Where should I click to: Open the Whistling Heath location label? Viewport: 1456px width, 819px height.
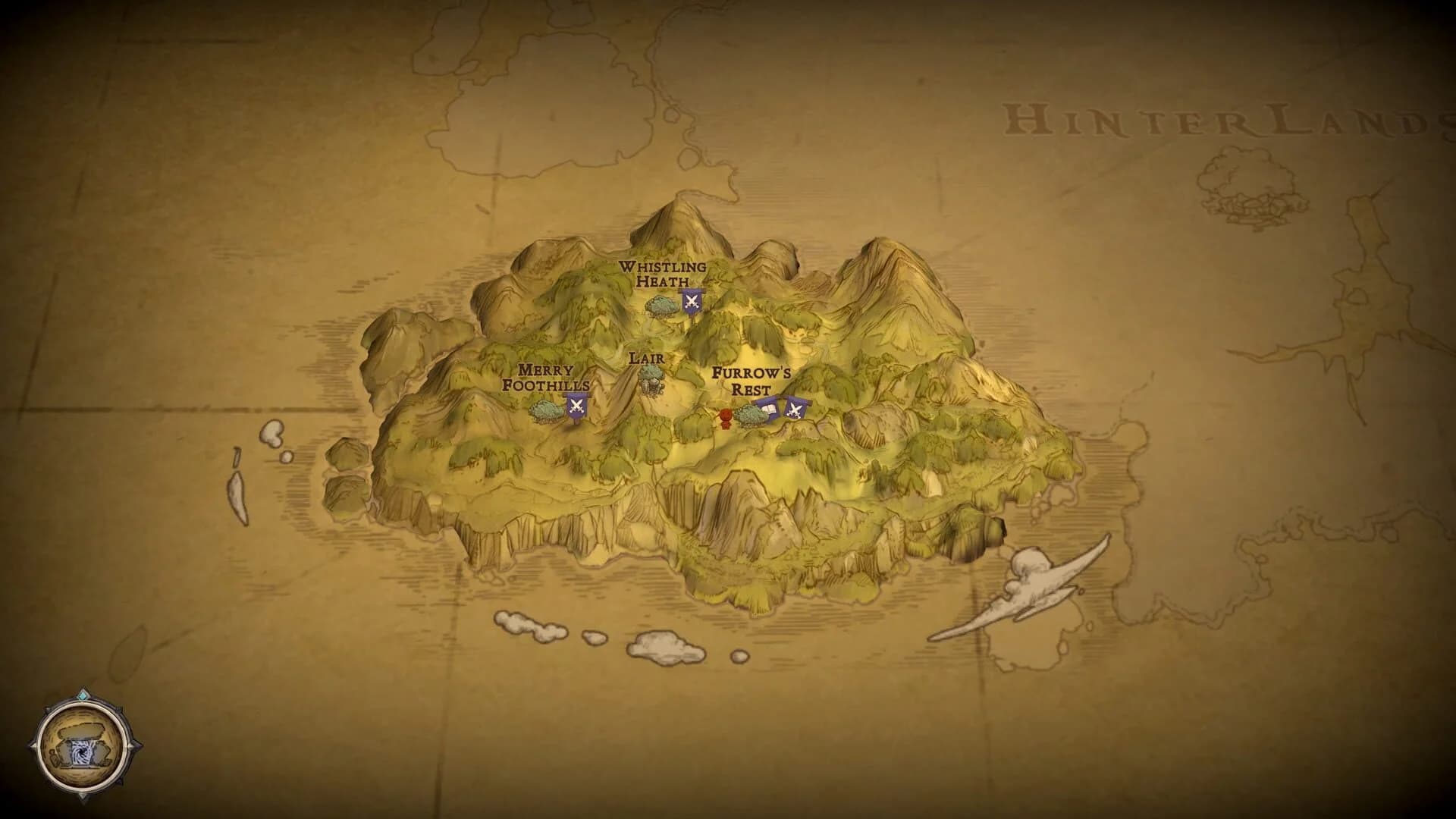662,273
